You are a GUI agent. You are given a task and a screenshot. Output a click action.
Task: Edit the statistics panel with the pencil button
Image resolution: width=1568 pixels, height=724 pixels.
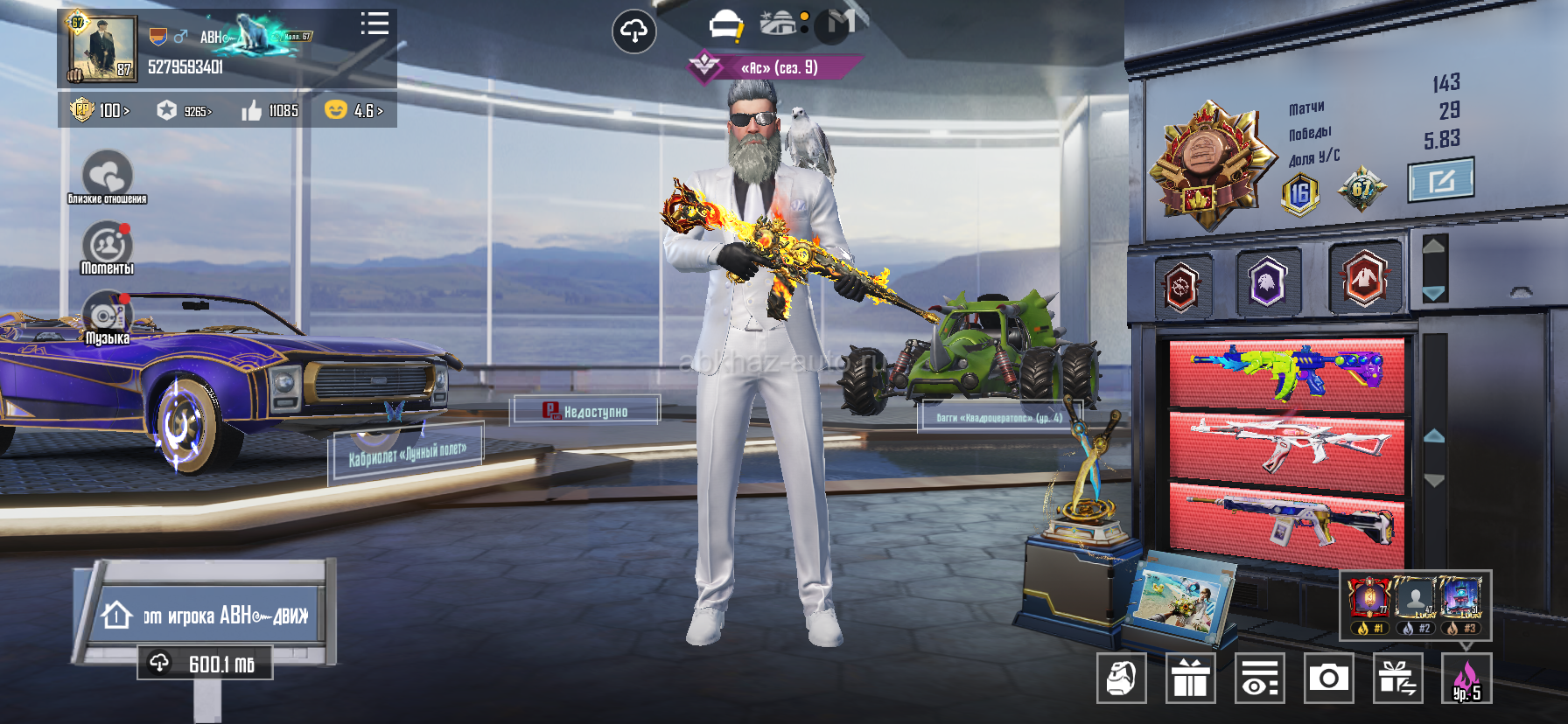pyautogui.click(x=1441, y=180)
